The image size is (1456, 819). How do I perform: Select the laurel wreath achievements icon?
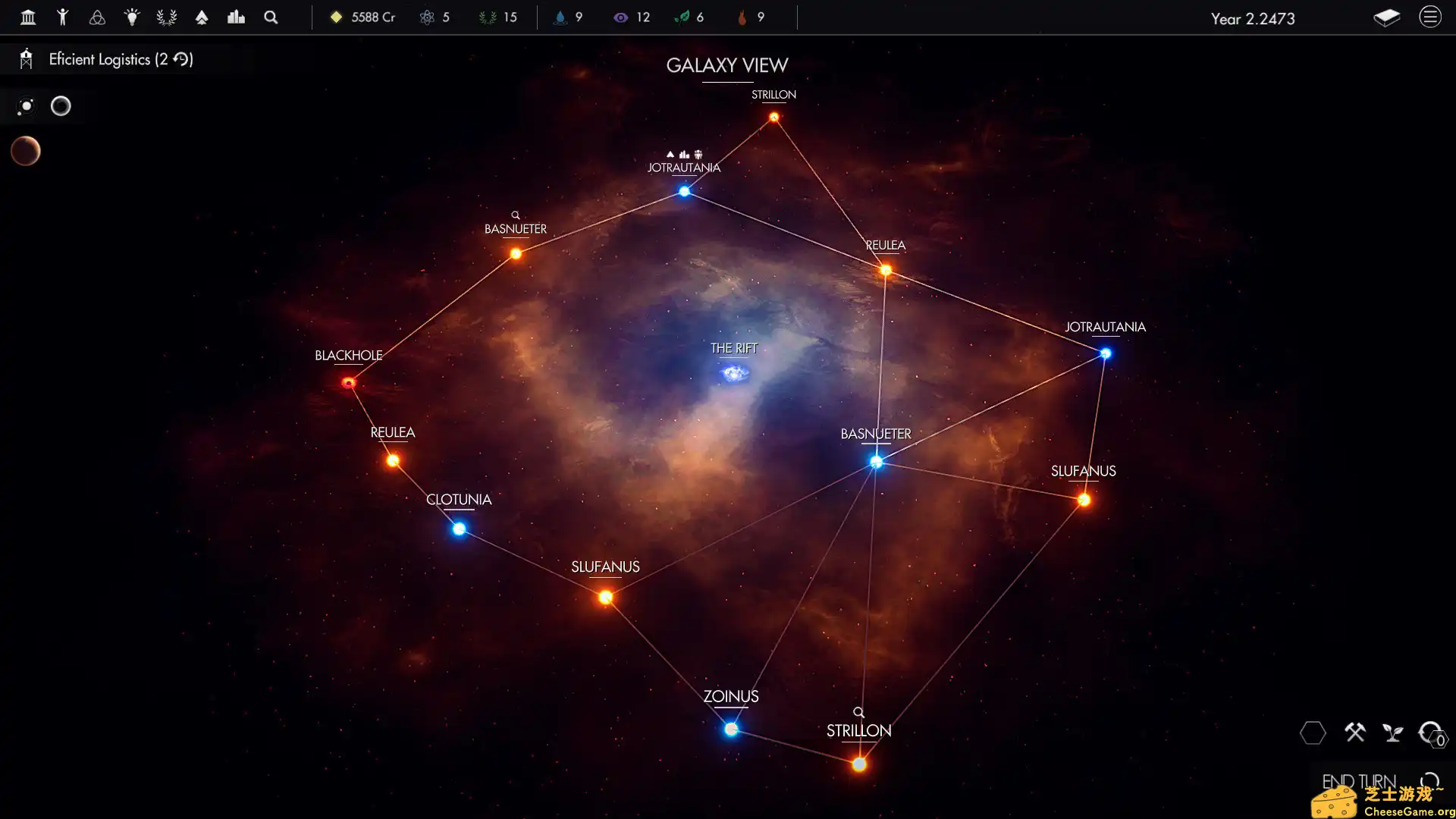click(x=166, y=17)
